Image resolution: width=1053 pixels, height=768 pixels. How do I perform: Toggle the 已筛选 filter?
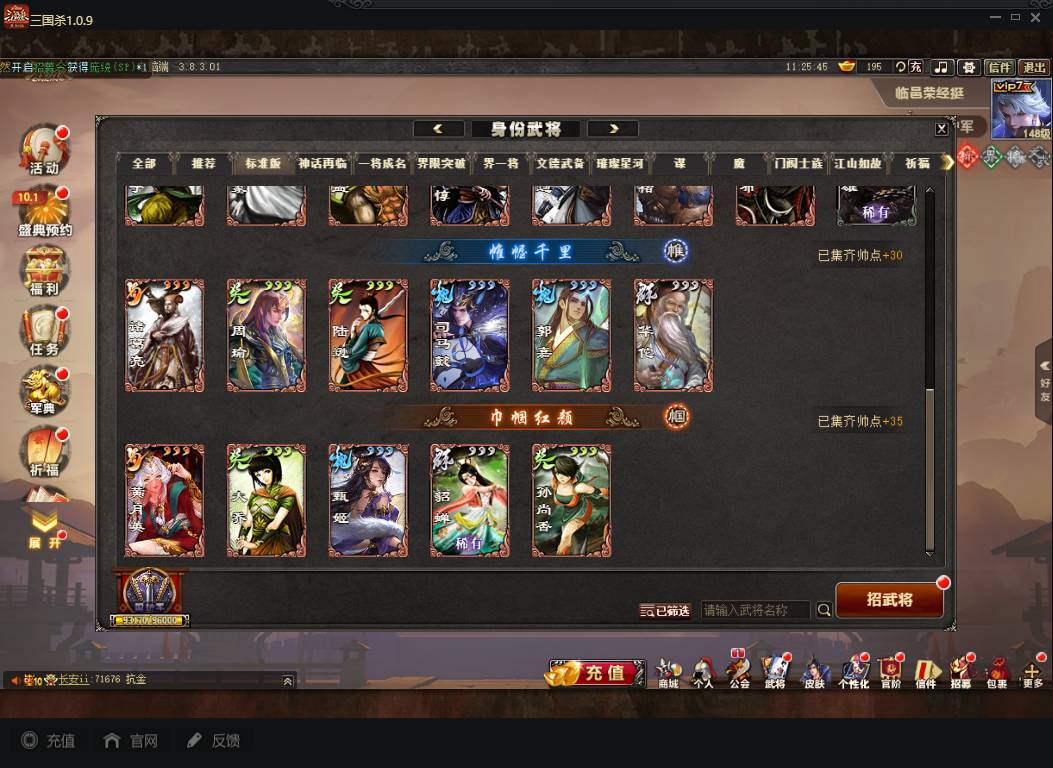pyautogui.click(x=665, y=610)
